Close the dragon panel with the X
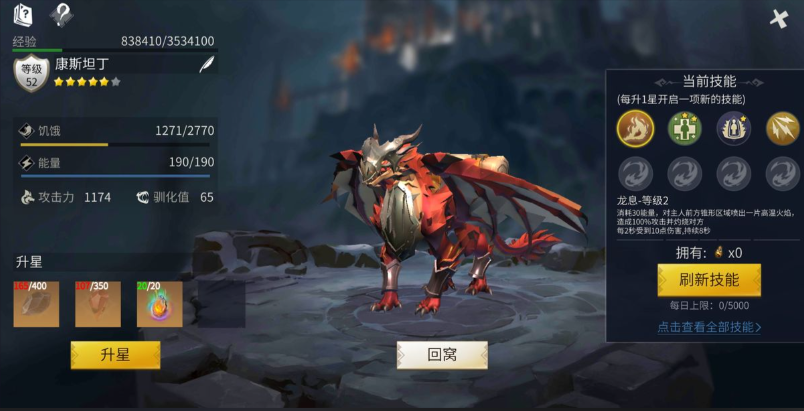Image resolution: width=804 pixels, height=411 pixels. [779, 18]
